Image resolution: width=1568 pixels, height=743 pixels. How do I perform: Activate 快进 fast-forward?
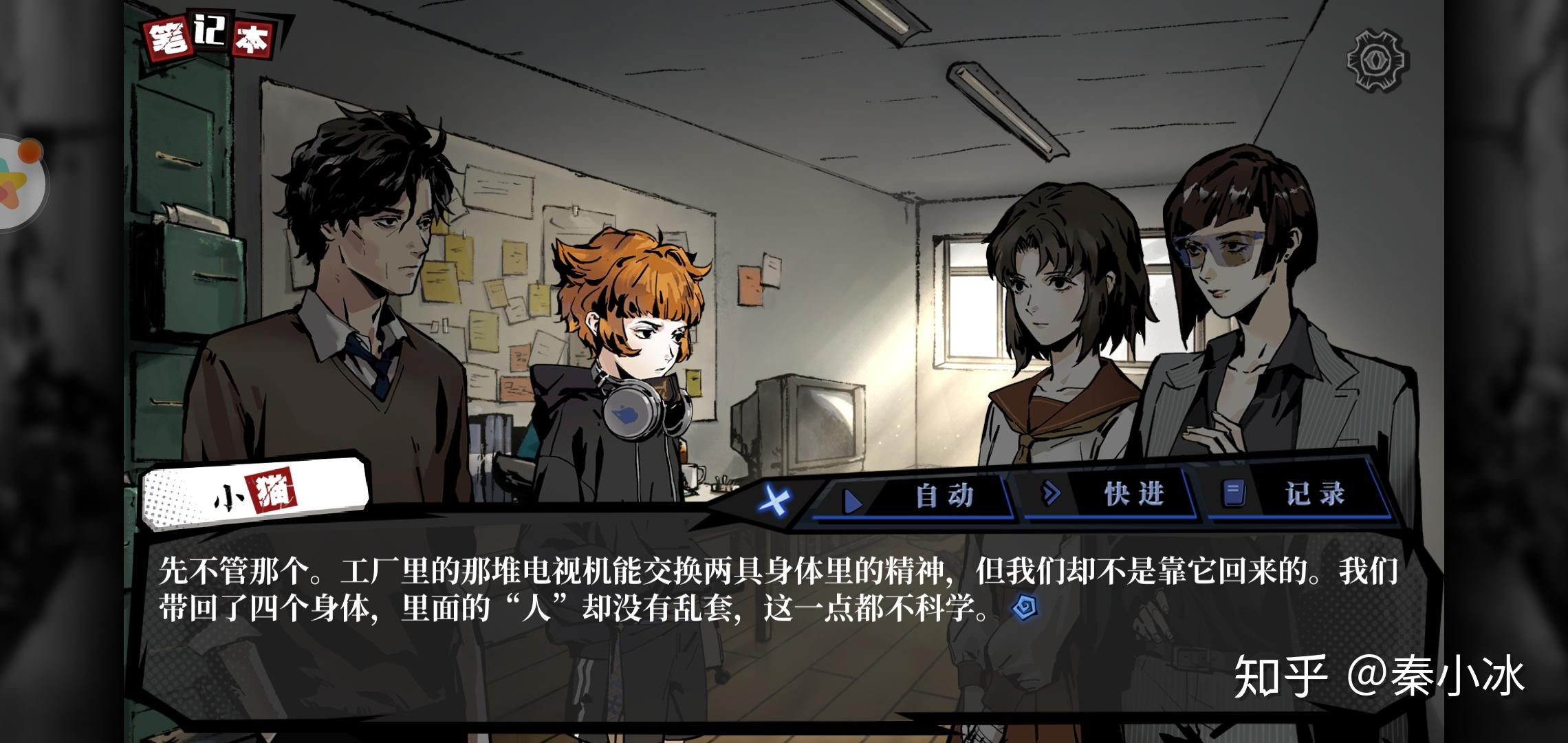click(1107, 494)
